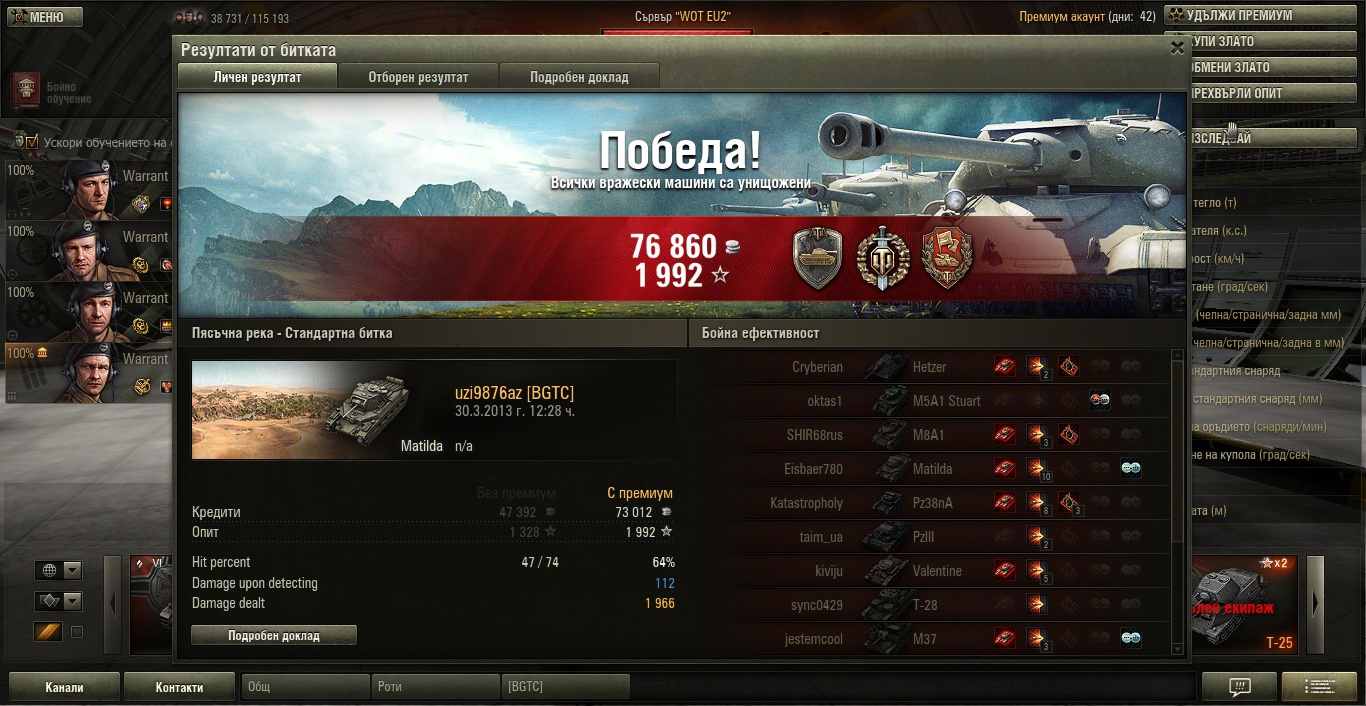
Task: Select the T-25 tank in carousel
Action: [x=1244, y=605]
